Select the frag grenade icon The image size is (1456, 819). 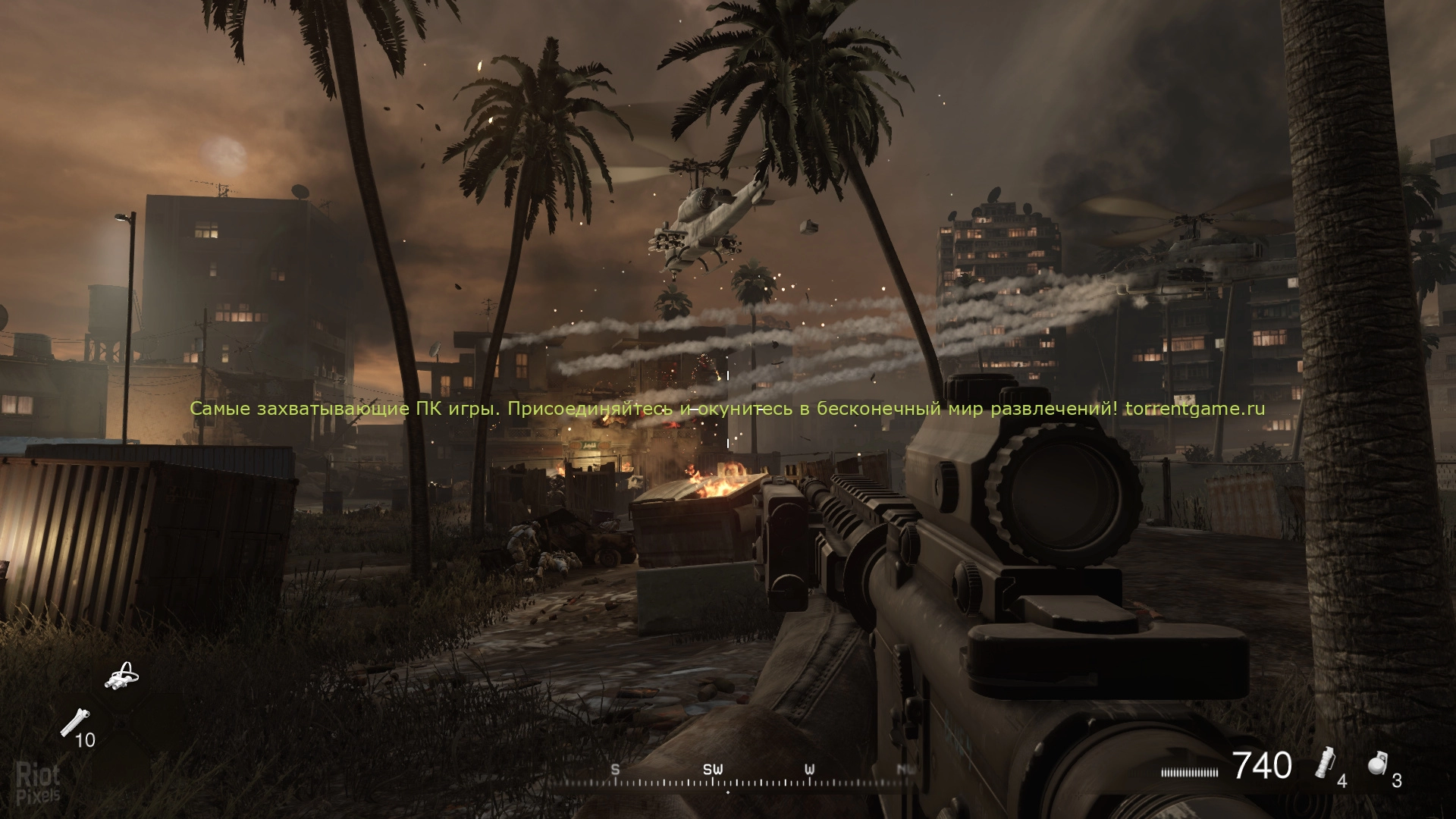click(1377, 764)
